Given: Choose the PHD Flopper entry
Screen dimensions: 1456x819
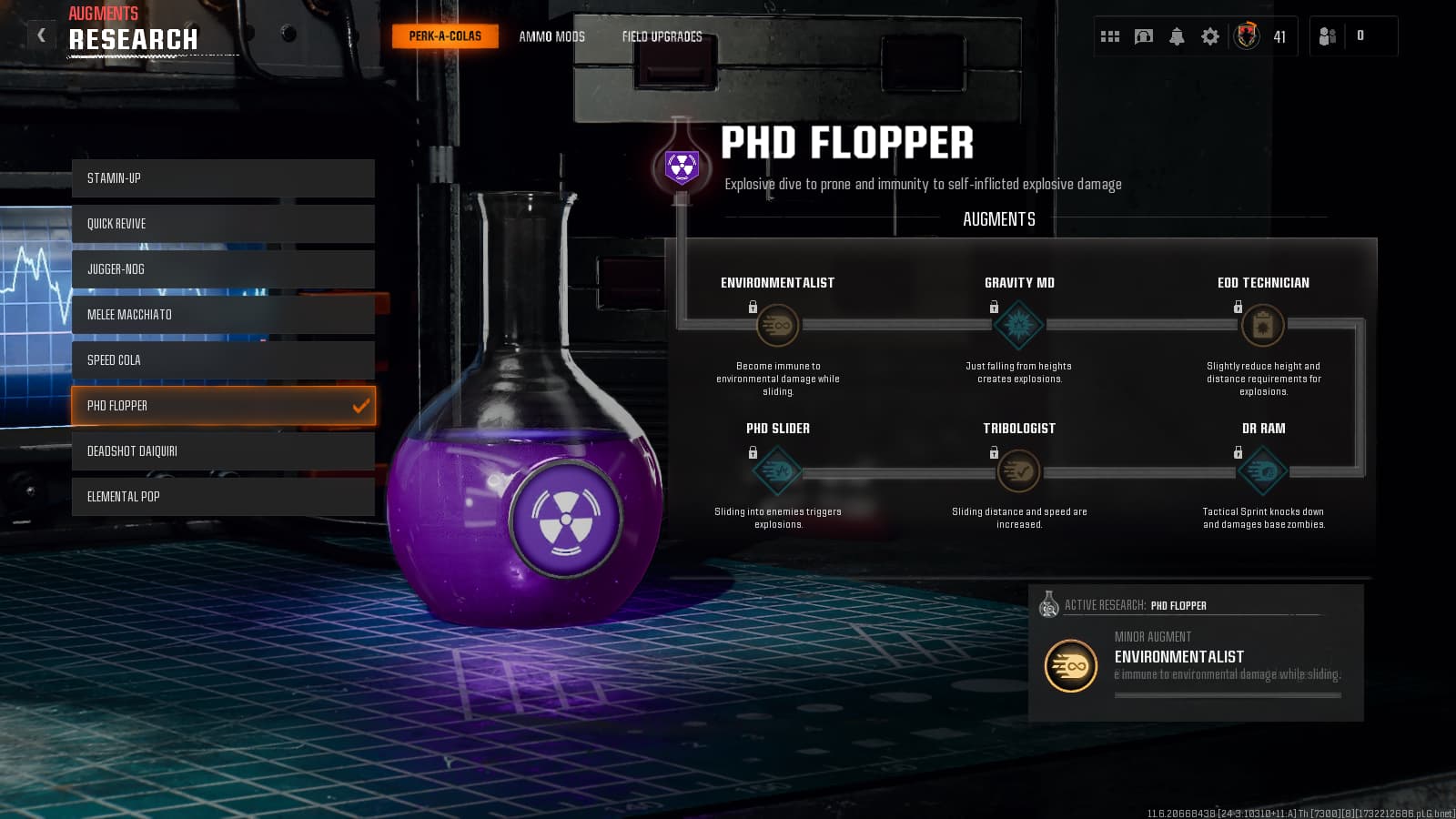Looking at the screenshot, I should (x=223, y=406).
